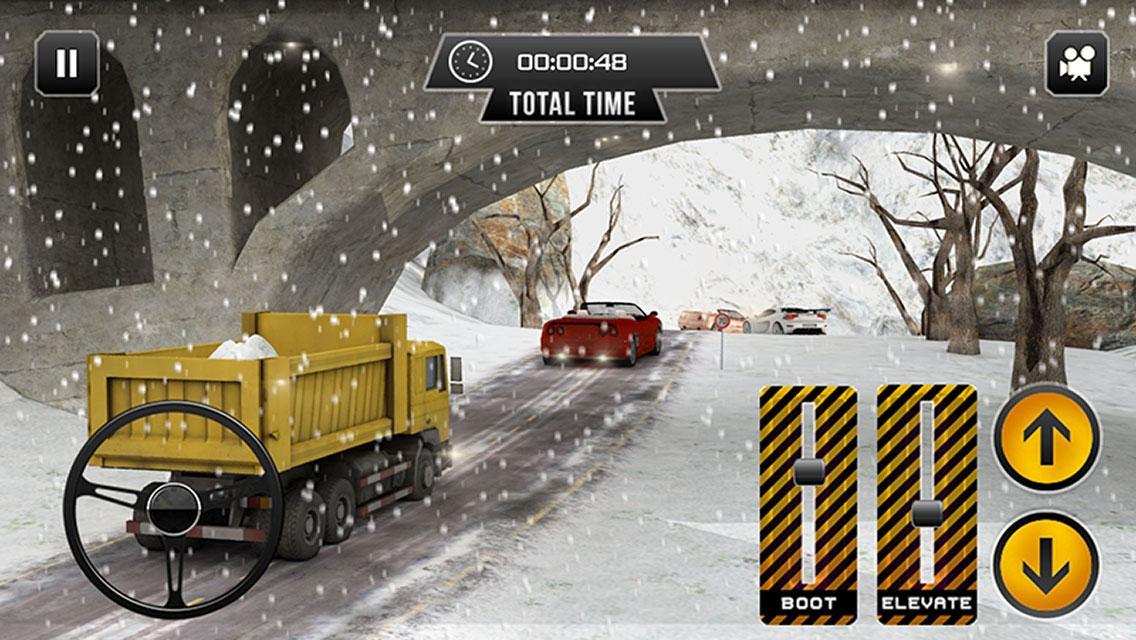Pause the game

(x=67, y=64)
